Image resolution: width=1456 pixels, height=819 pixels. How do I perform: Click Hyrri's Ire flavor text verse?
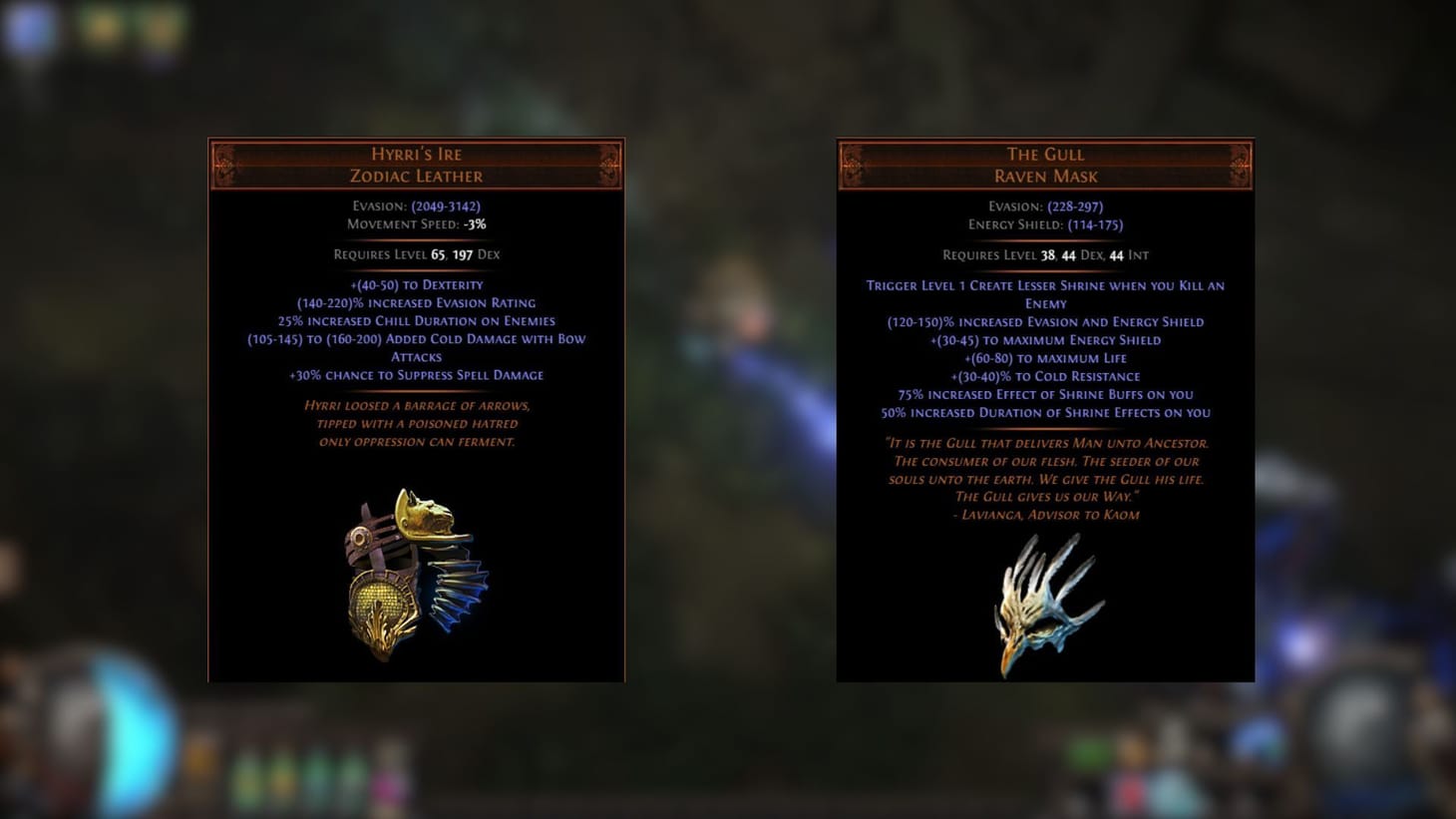tap(415, 423)
